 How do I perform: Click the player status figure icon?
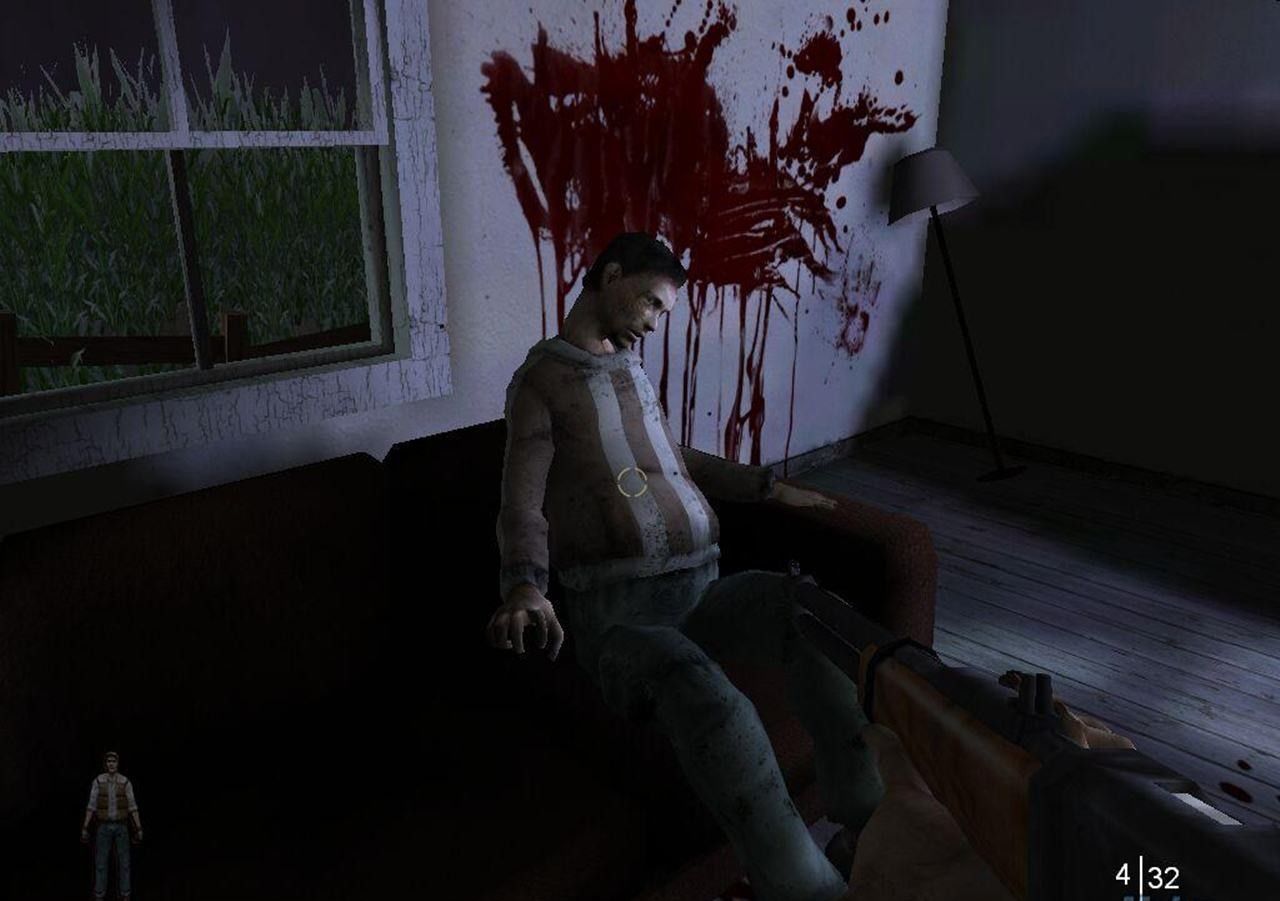(111, 823)
